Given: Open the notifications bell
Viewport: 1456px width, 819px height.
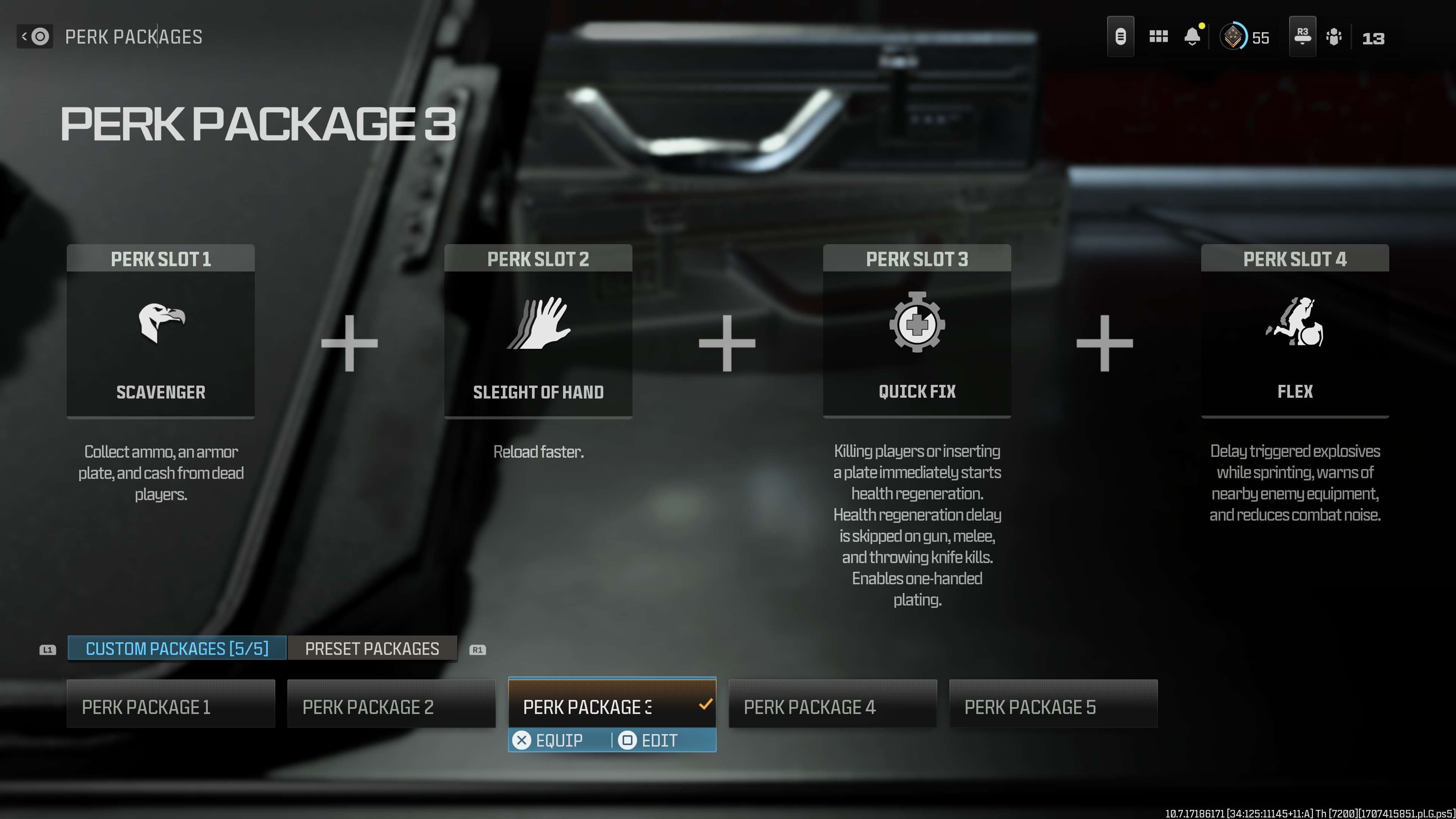Looking at the screenshot, I should point(1192,37).
